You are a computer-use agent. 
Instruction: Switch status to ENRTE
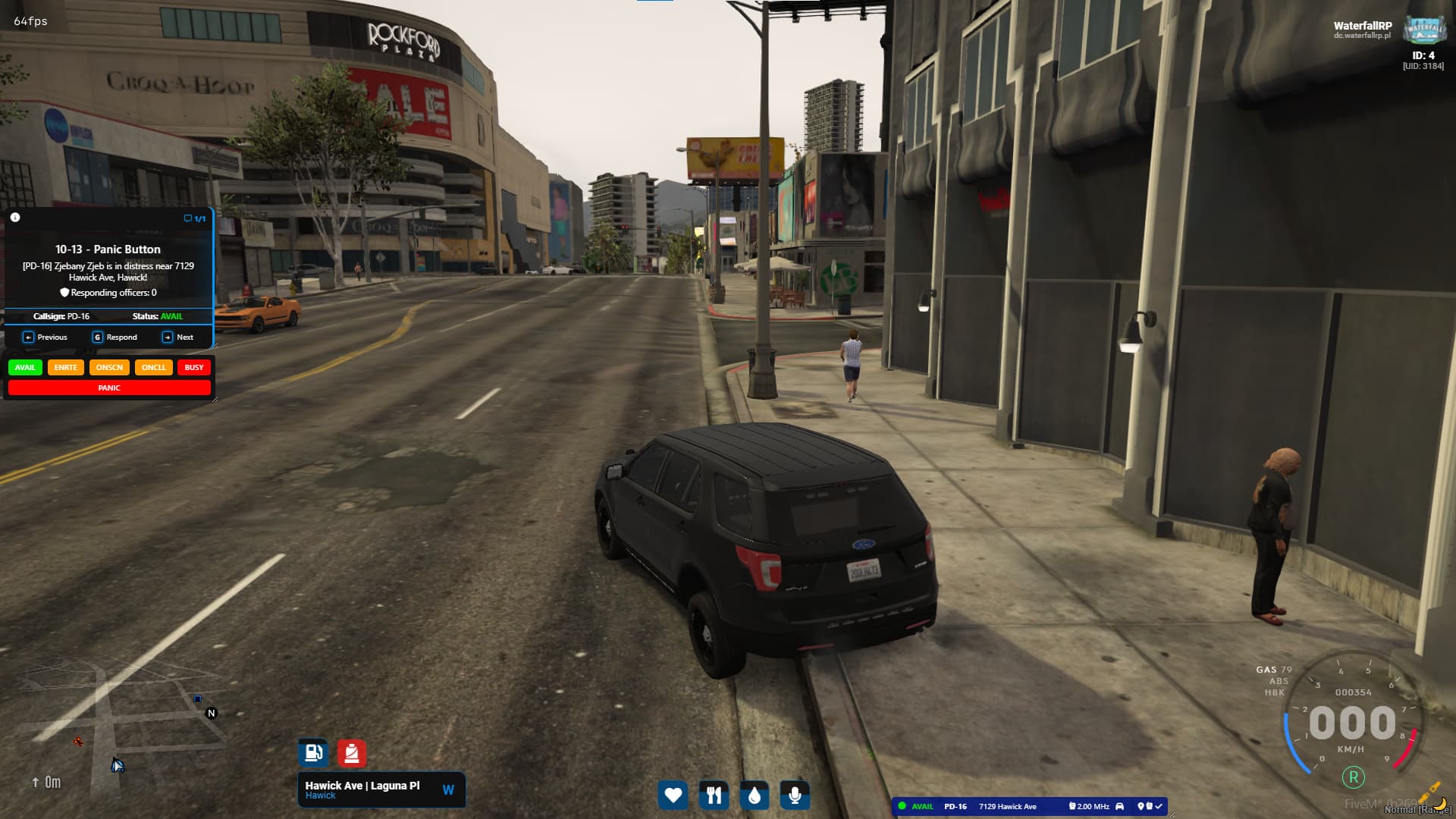[x=66, y=368]
